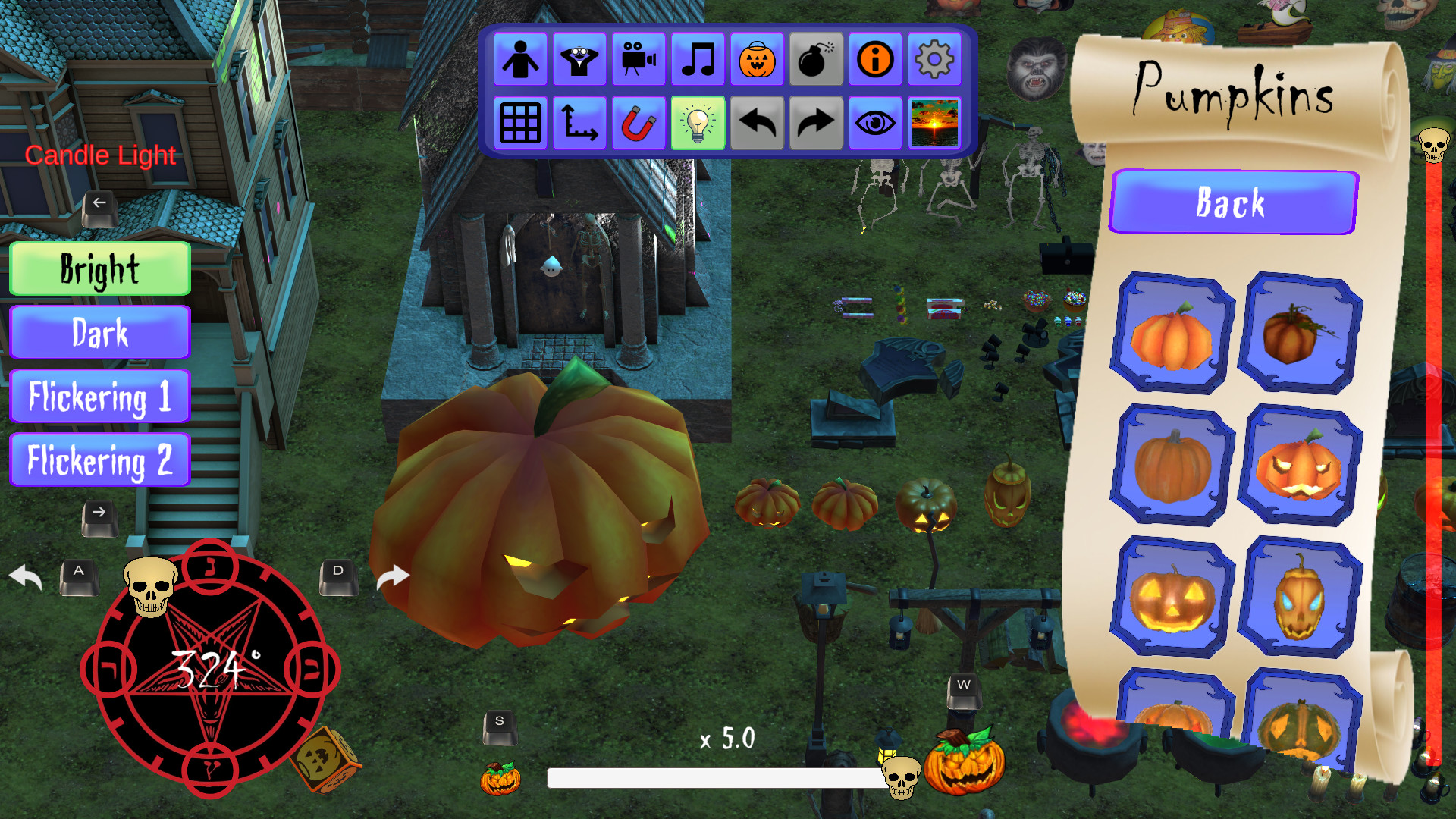Click the bomb icon
Screen dimensions: 1456x819
815,60
